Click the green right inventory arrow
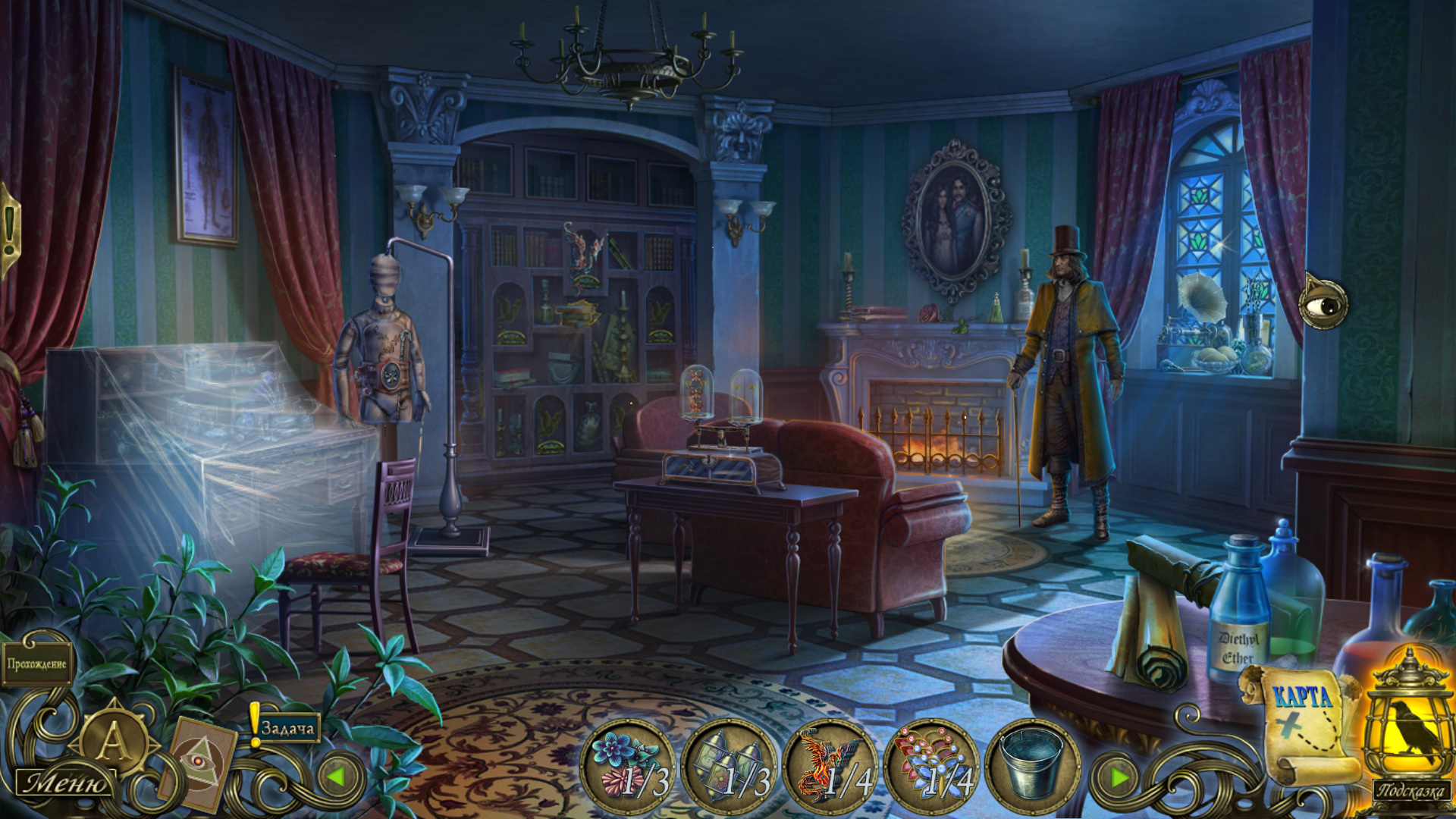The height and width of the screenshot is (819, 1456). pos(1119,777)
